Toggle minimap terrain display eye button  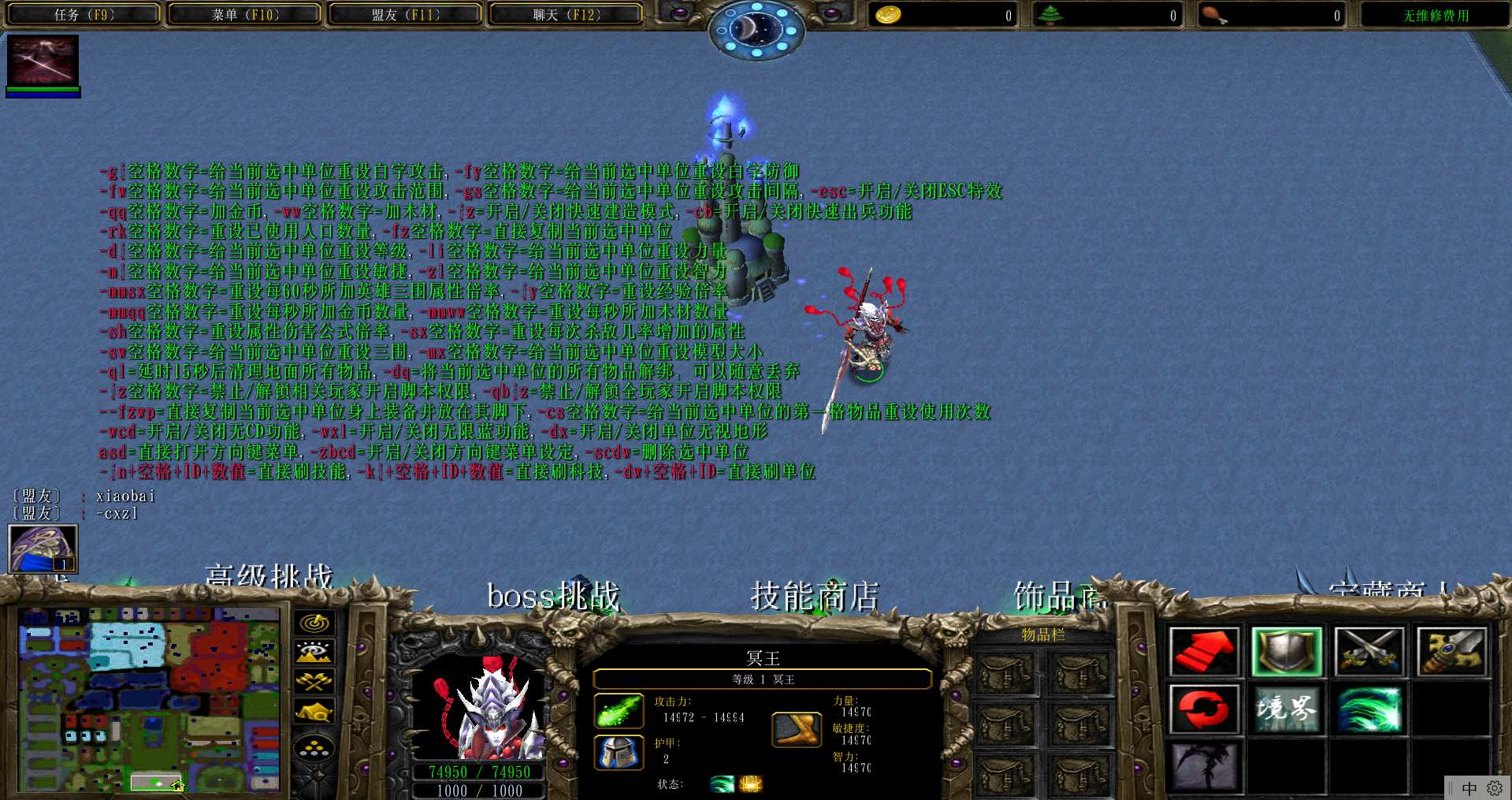pyautogui.click(x=314, y=652)
